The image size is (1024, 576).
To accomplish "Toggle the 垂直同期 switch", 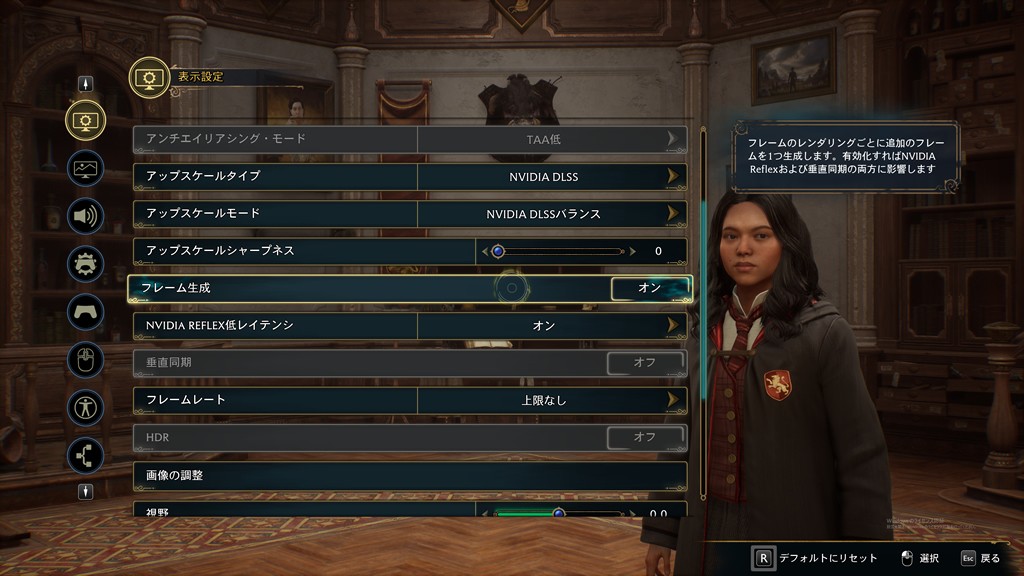I will pos(645,362).
